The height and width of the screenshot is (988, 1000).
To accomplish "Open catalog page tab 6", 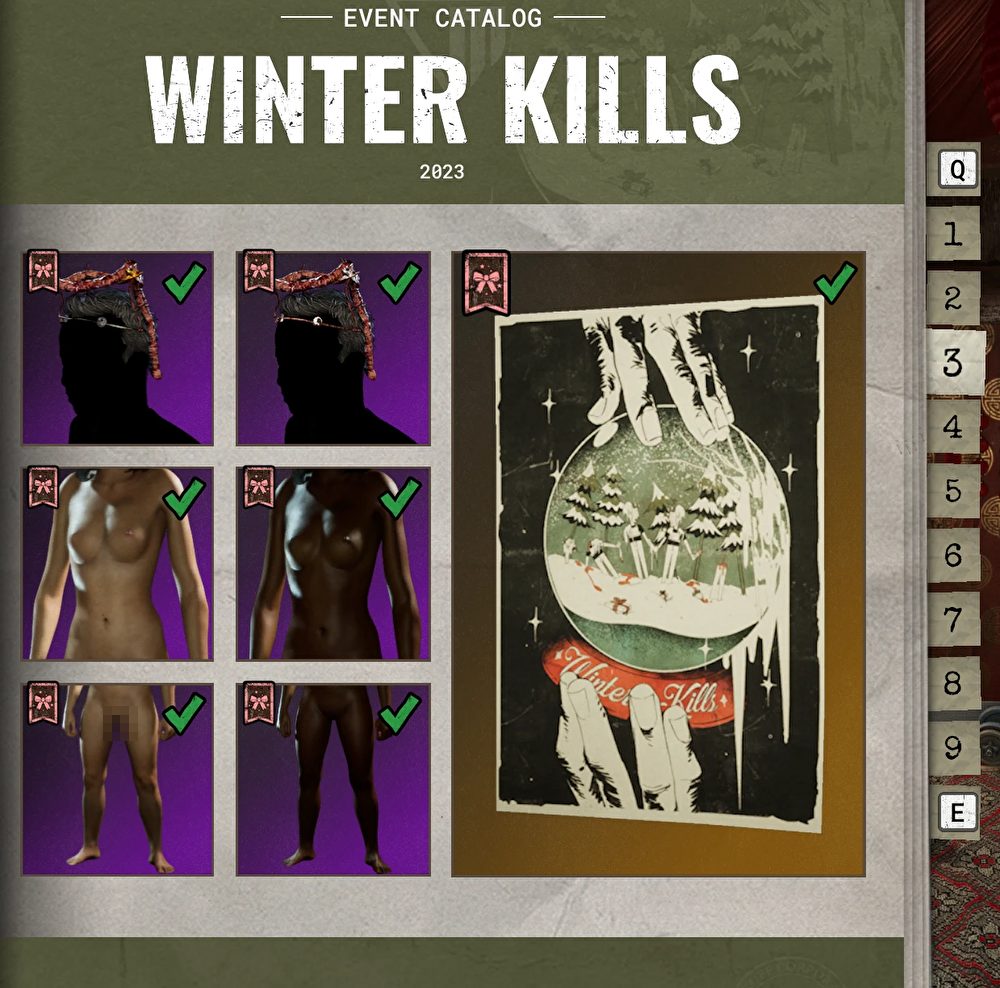I will coord(953,555).
